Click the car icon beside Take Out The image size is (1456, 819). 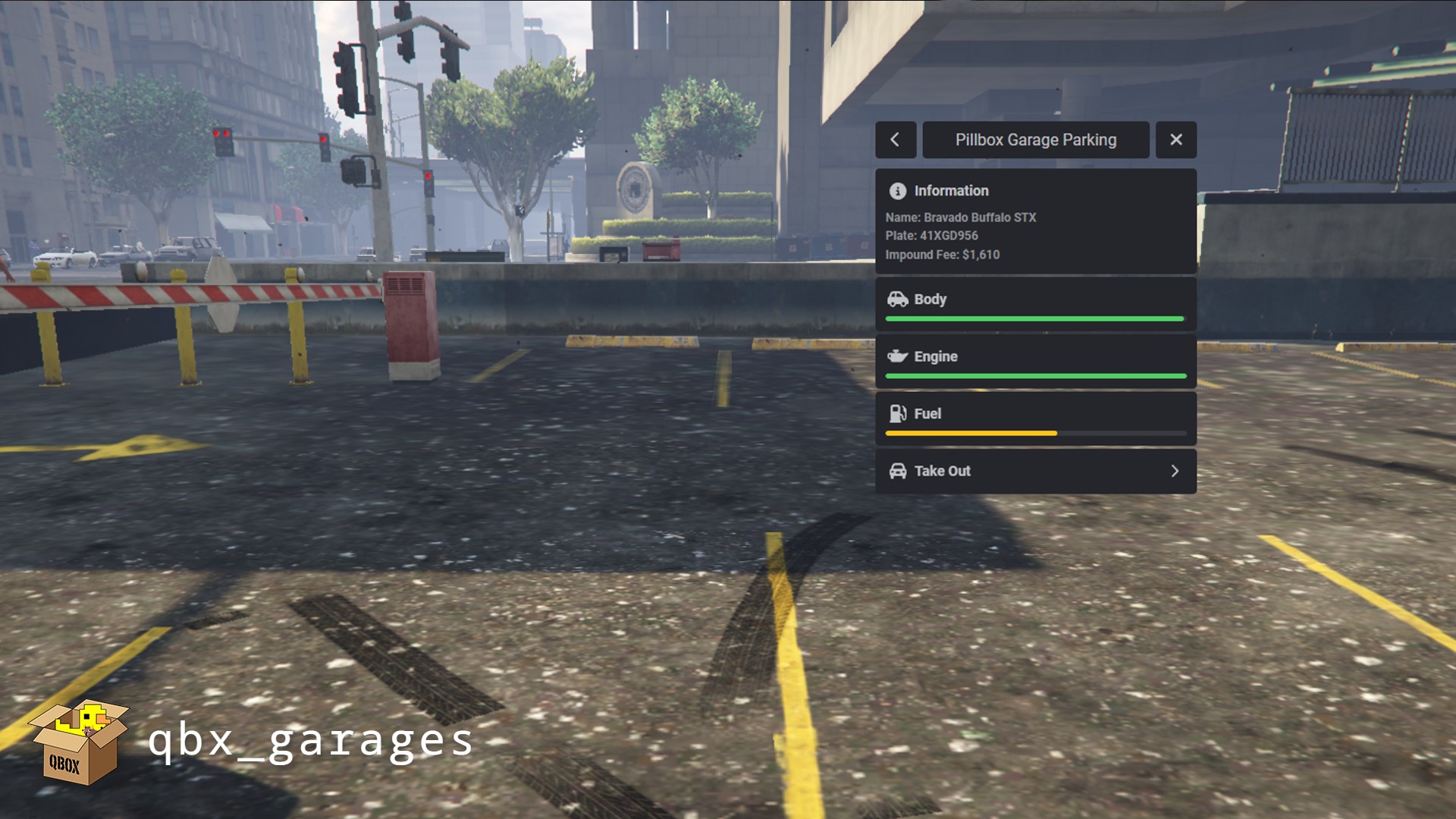(x=899, y=471)
